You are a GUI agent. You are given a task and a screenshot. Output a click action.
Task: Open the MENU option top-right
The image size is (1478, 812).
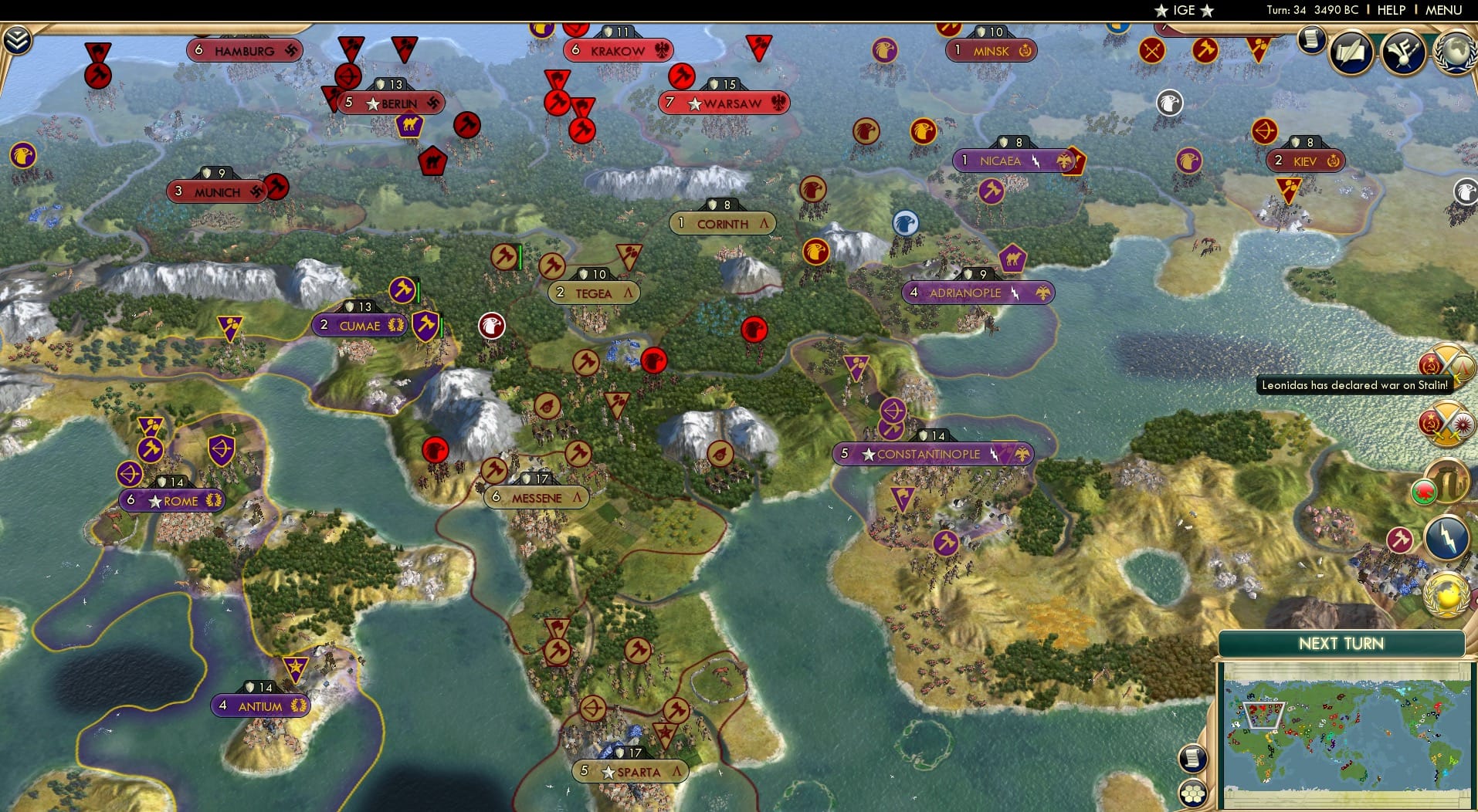[1445, 10]
